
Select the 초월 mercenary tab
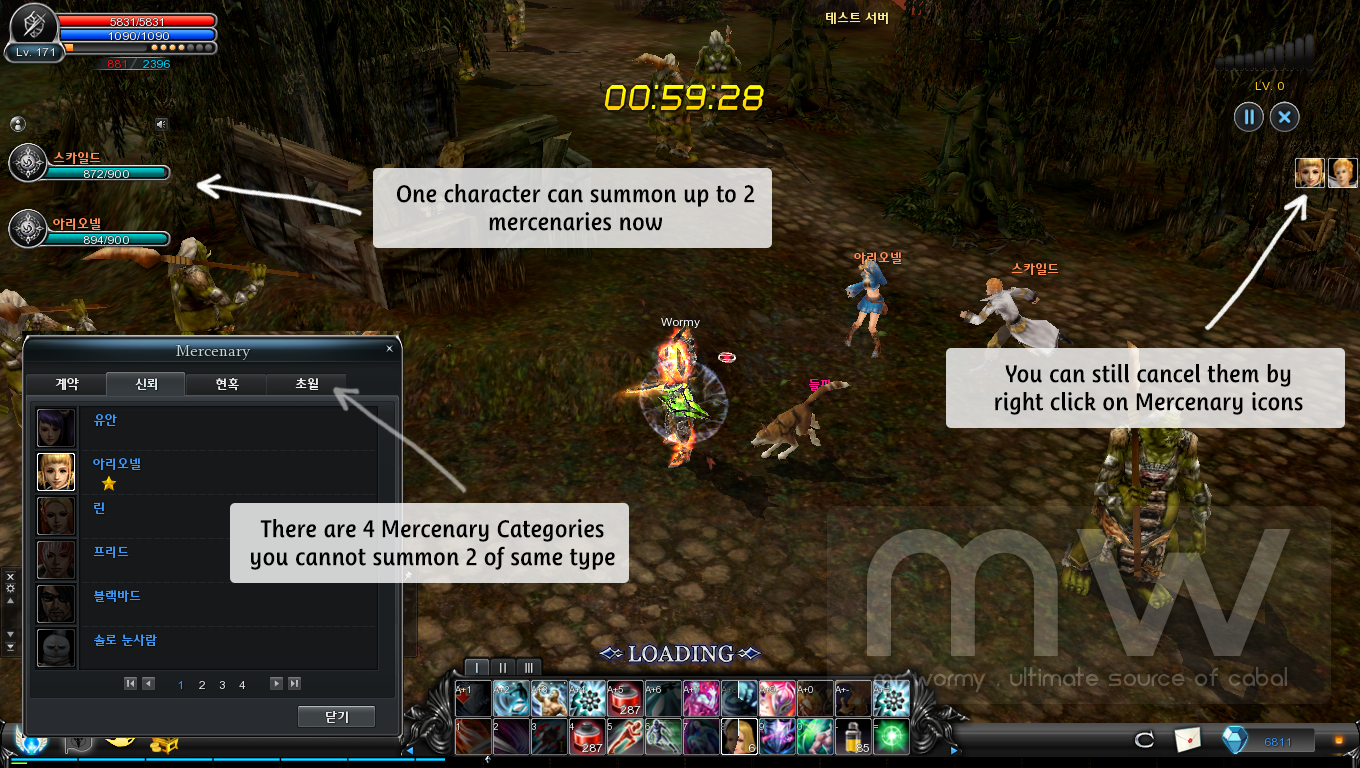(x=306, y=384)
